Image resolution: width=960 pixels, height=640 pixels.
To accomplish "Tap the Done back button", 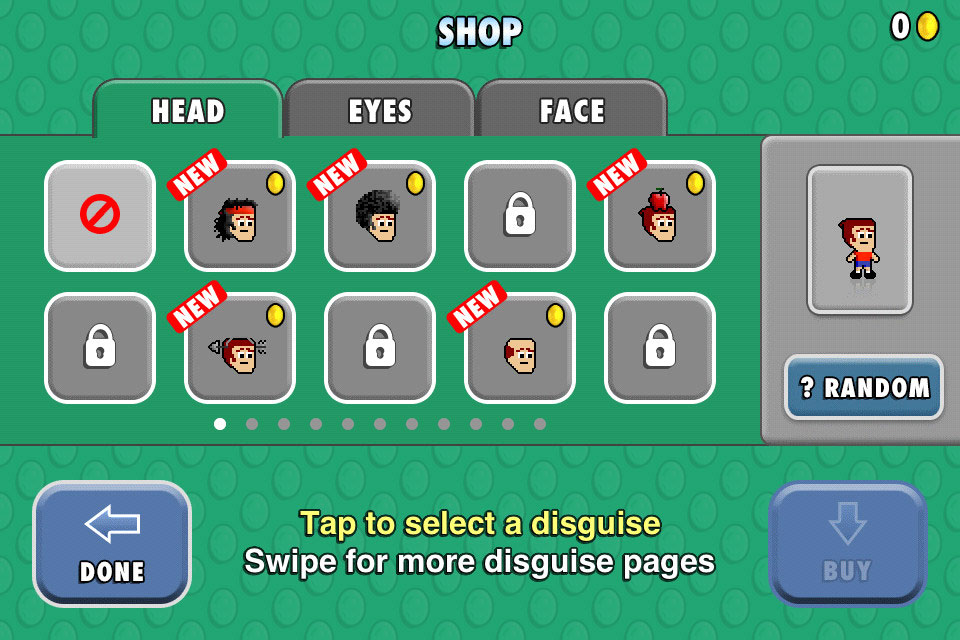I will [112, 544].
